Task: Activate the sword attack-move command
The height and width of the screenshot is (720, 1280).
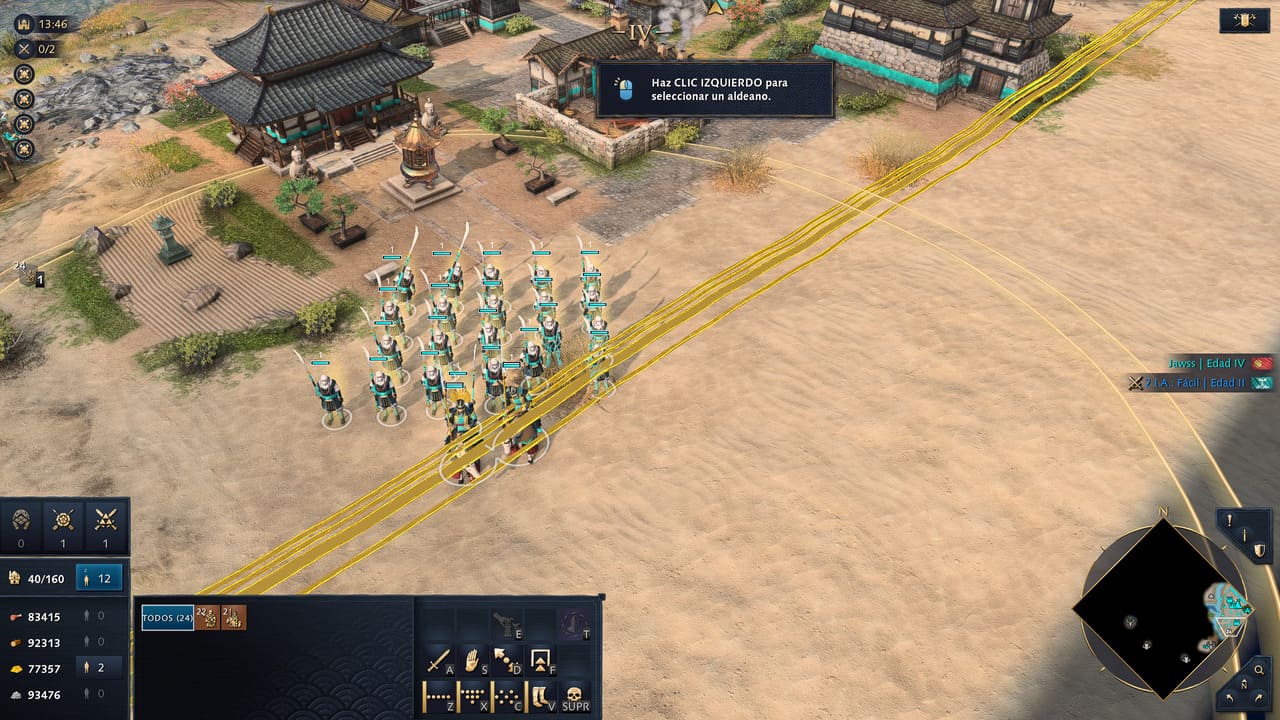Action: (x=438, y=661)
